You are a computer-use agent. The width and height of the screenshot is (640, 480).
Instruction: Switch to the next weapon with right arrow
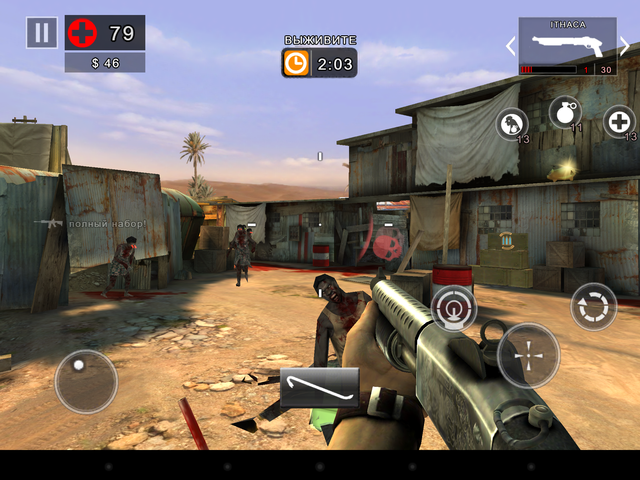point(626,46)
